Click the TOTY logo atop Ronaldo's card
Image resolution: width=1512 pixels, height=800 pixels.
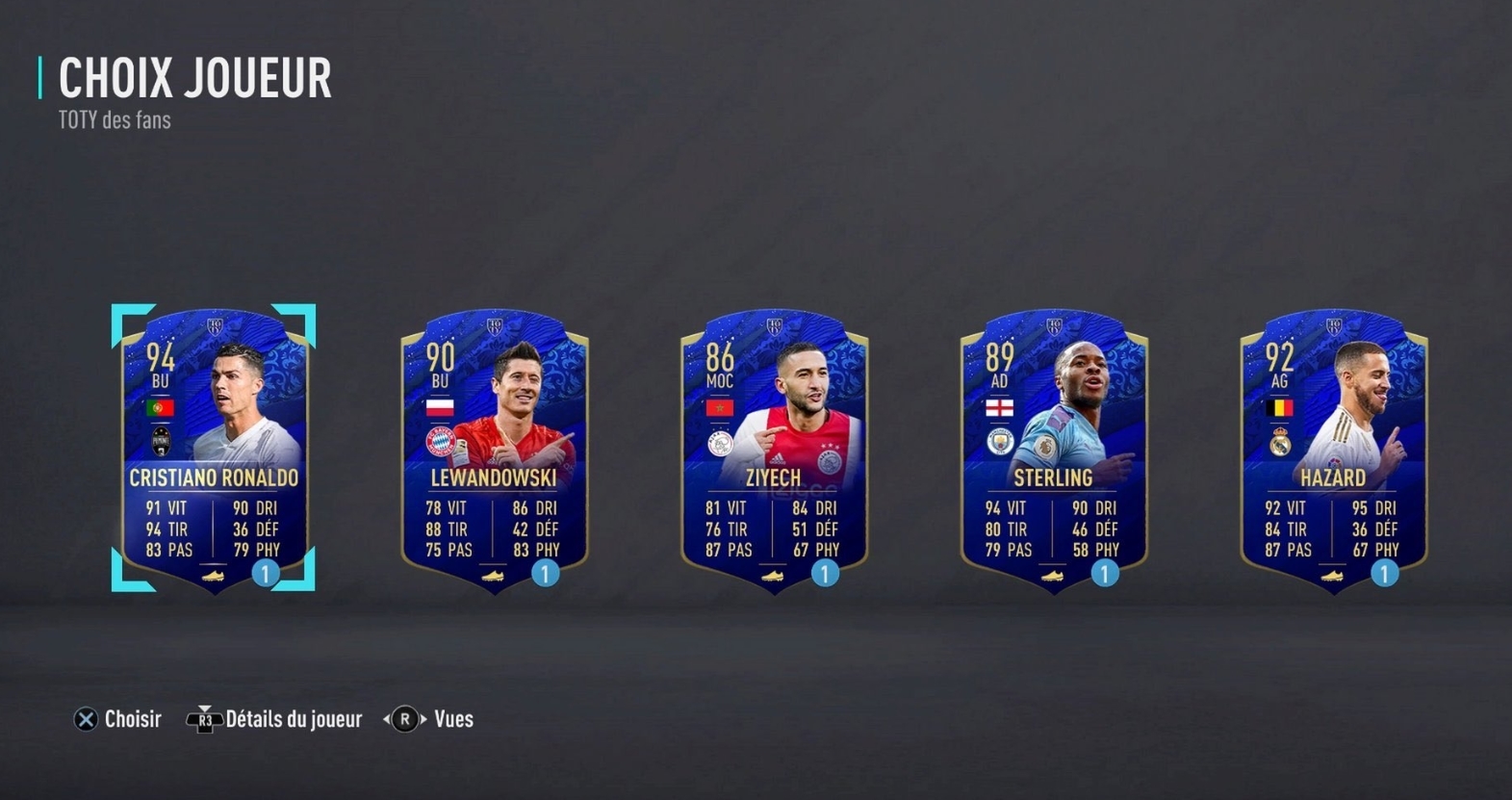[216, 325]
